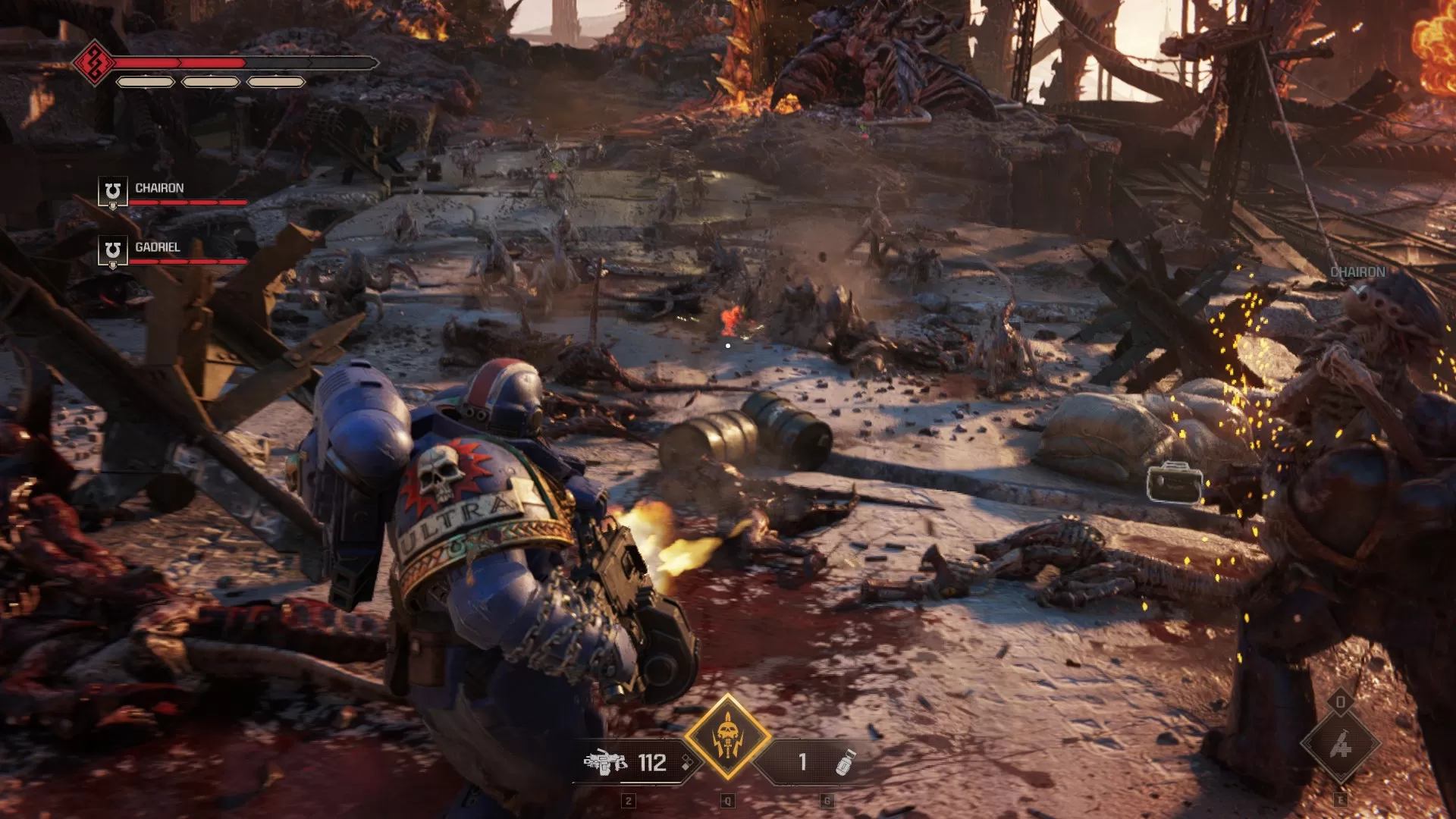Use the medicae stimm diamond slot
This screenshot has width=1456, height=819.
tap(1340, 745)
